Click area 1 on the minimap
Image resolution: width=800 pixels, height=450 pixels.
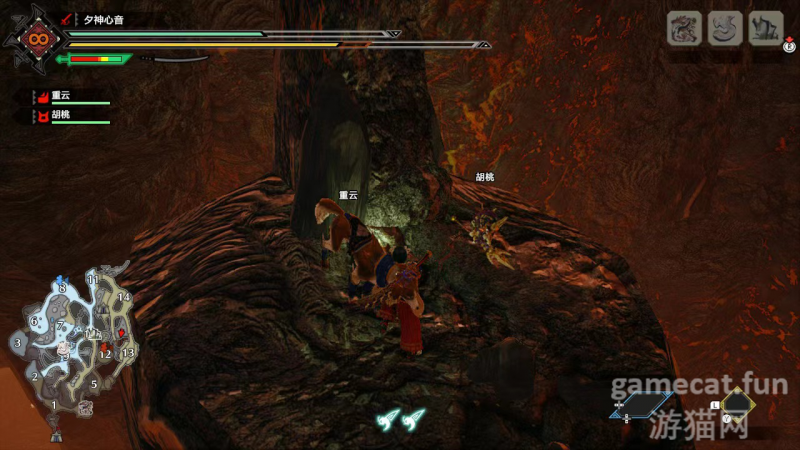[x=54, y=405]
